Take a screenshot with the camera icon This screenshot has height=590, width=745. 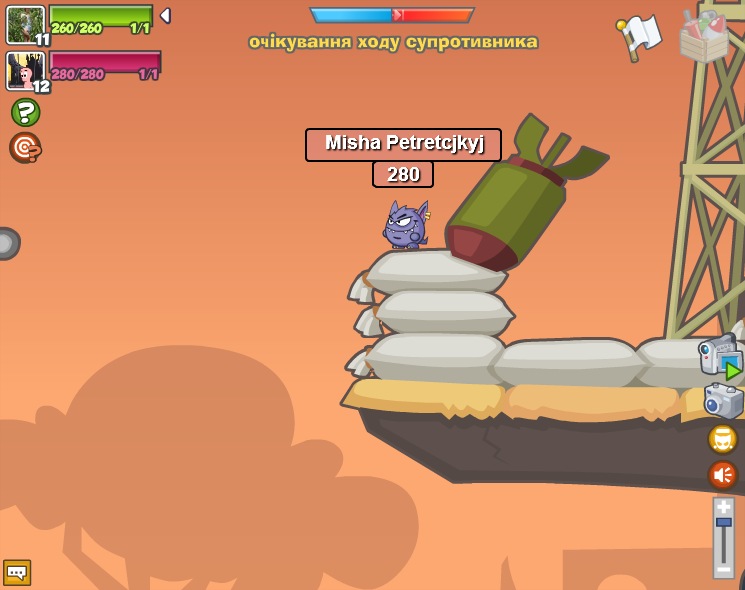pyautogui.click(x=723, y=400)
